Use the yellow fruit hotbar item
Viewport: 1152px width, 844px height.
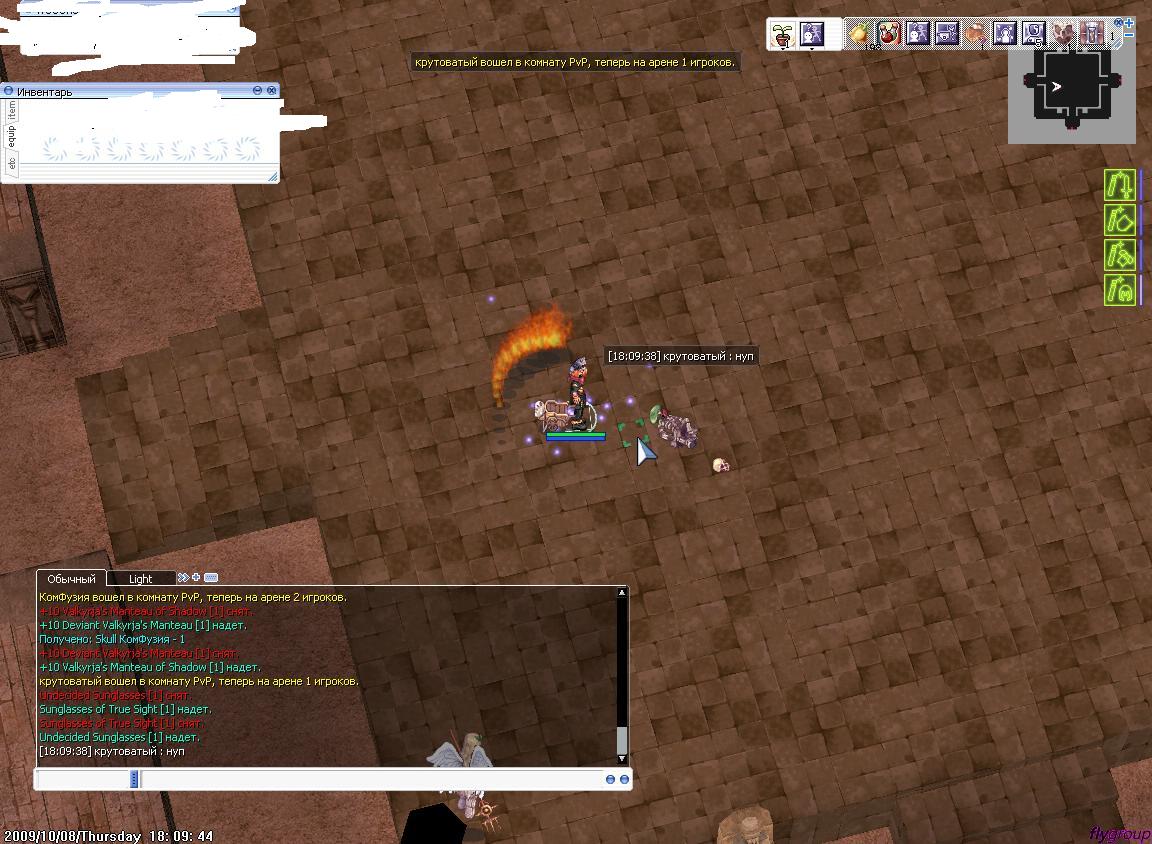[x=860, y=34]
